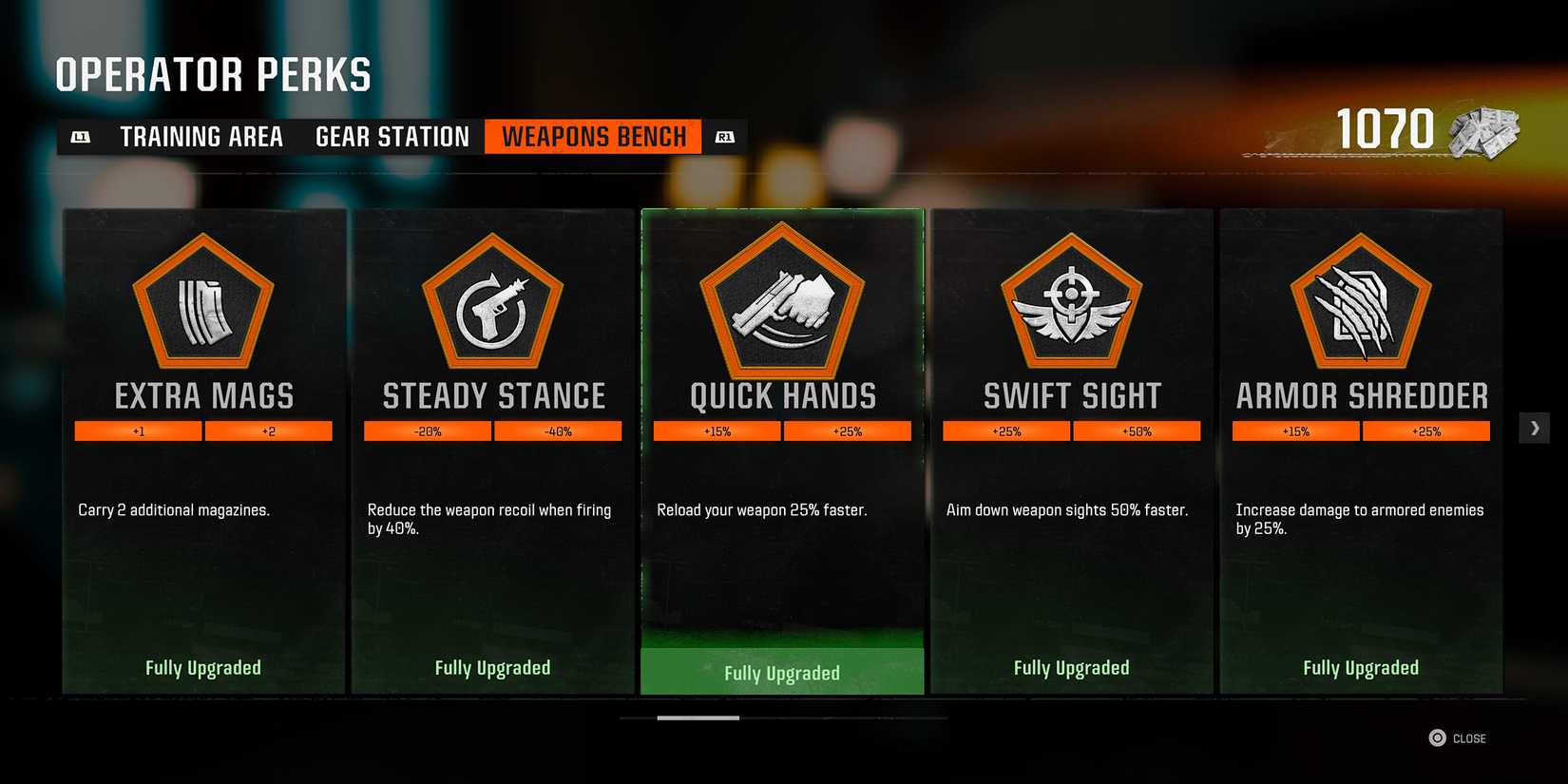The width and height of the screenshot is (1568, 784).
Task: Select the +25% tier on Quick Hands
Action: pyautogui.click(x=848, y=430)
